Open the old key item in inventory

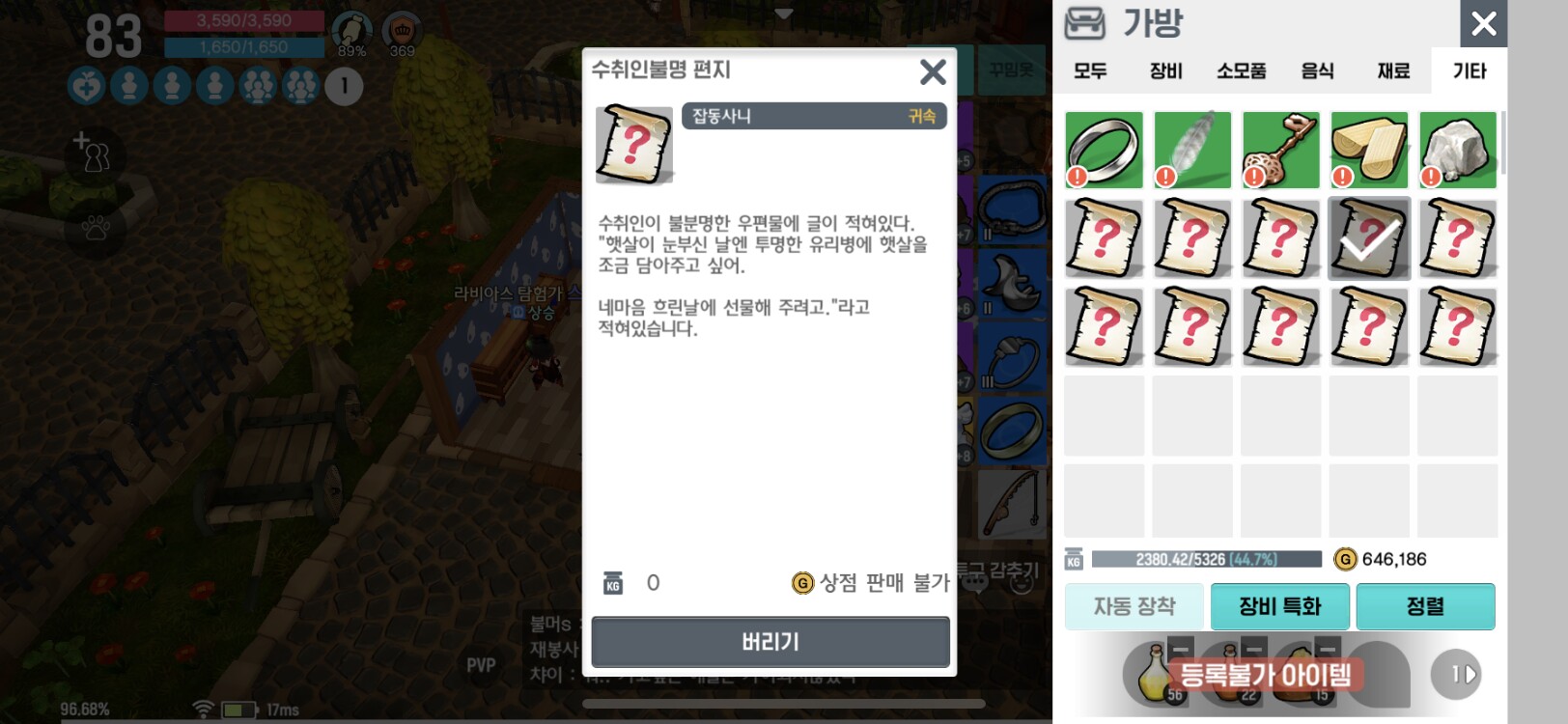pyautogui.click(x=1281, y=150)
